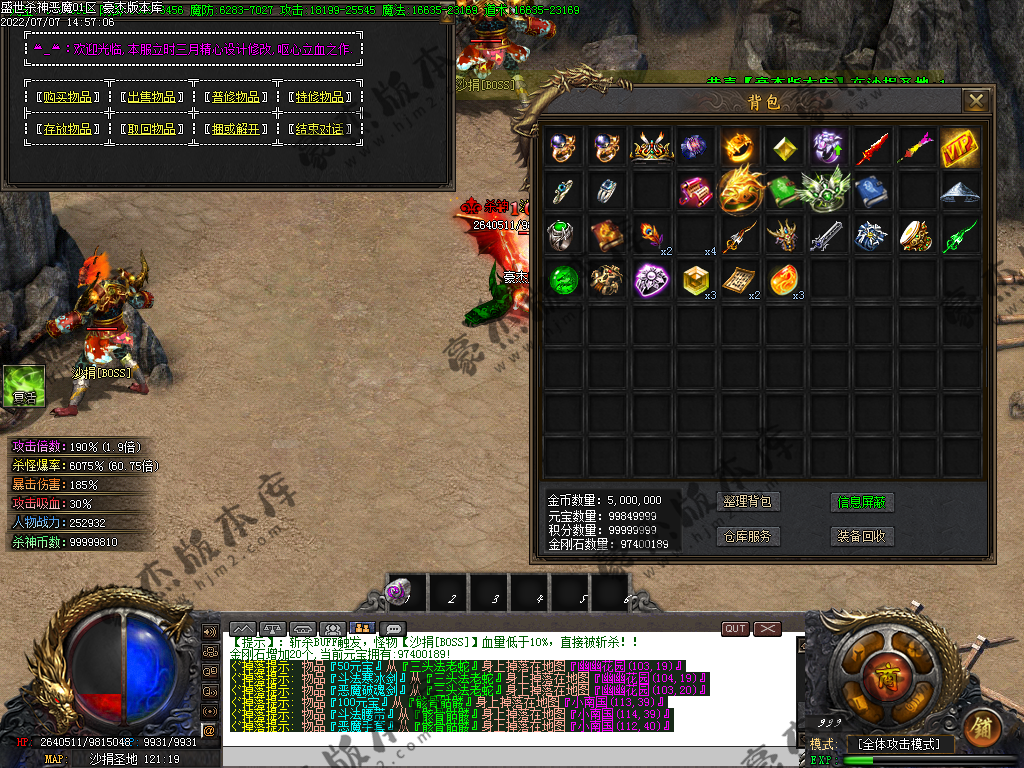Screen dimensions: 1024x768
Task: Select the 特修物品 special repair option
Action: click(320, 97)
